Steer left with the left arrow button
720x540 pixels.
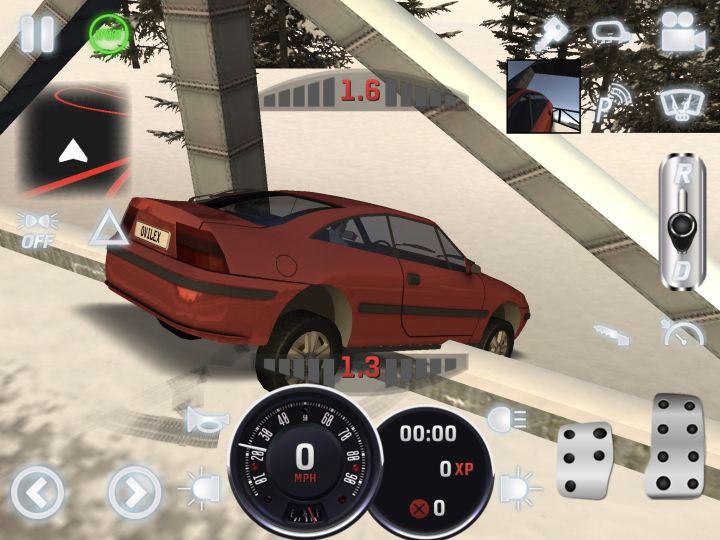tap(37, 492)
